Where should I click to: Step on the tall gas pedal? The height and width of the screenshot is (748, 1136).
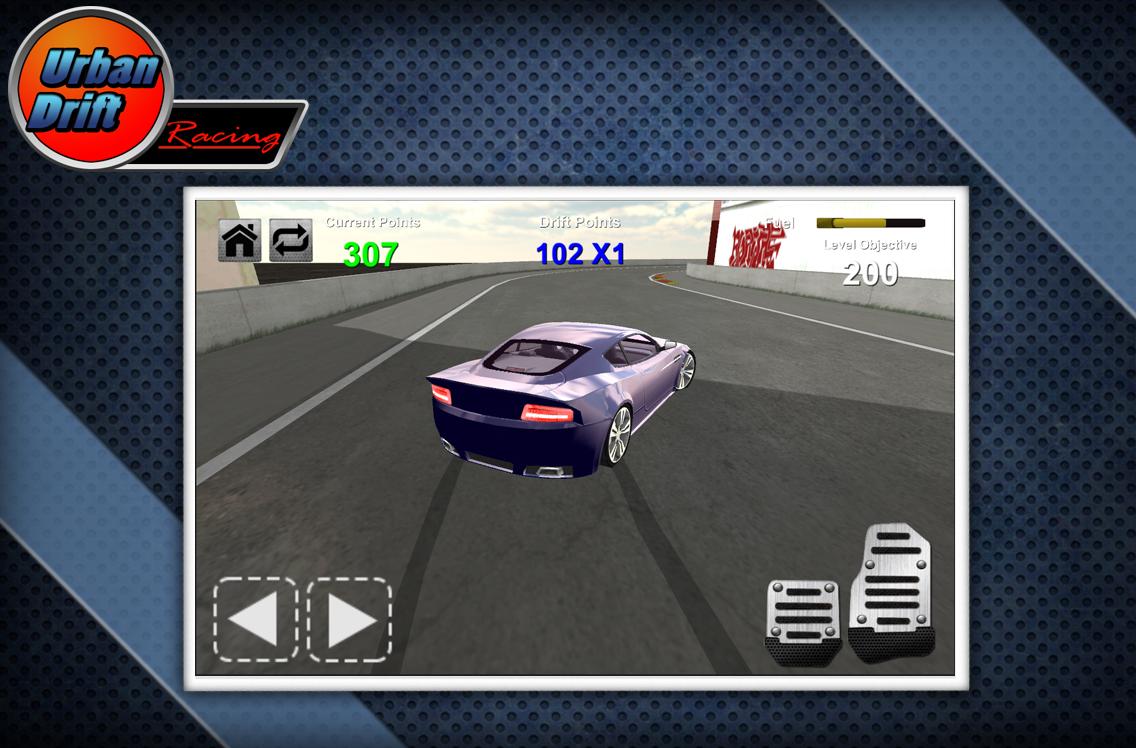[891, 592]
